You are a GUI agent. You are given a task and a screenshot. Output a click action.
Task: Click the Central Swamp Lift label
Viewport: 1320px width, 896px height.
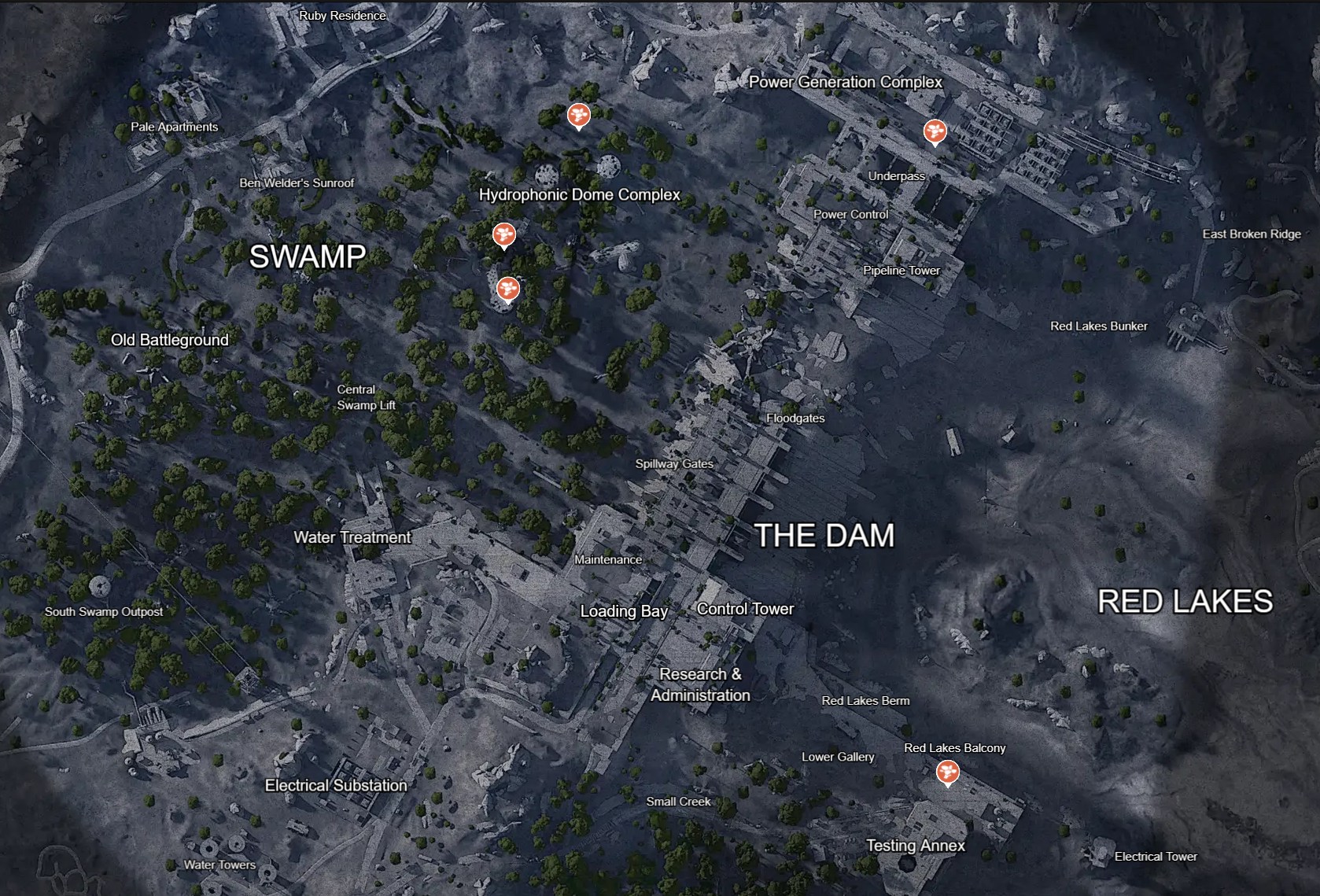coord(364,397)
